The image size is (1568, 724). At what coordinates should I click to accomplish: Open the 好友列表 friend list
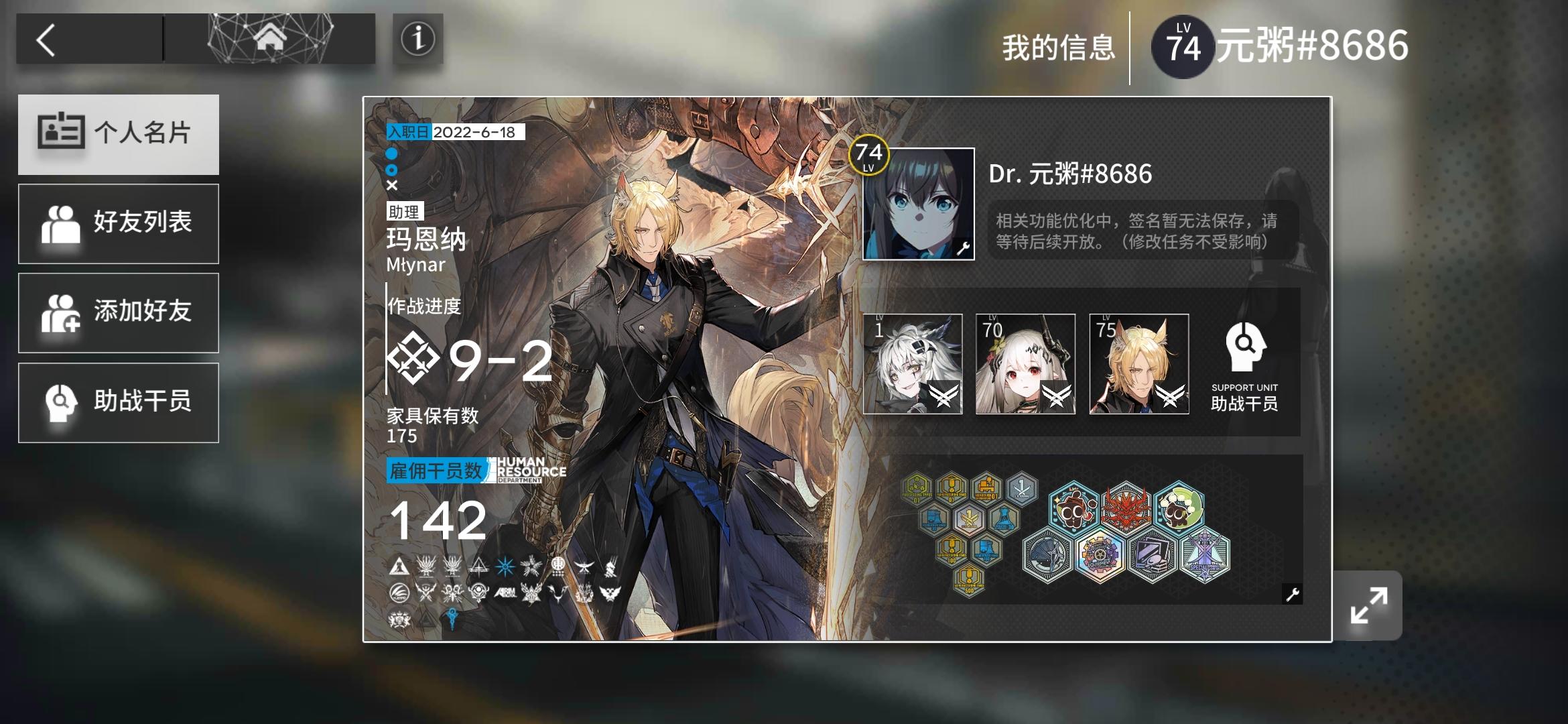(x=119, y=223)
